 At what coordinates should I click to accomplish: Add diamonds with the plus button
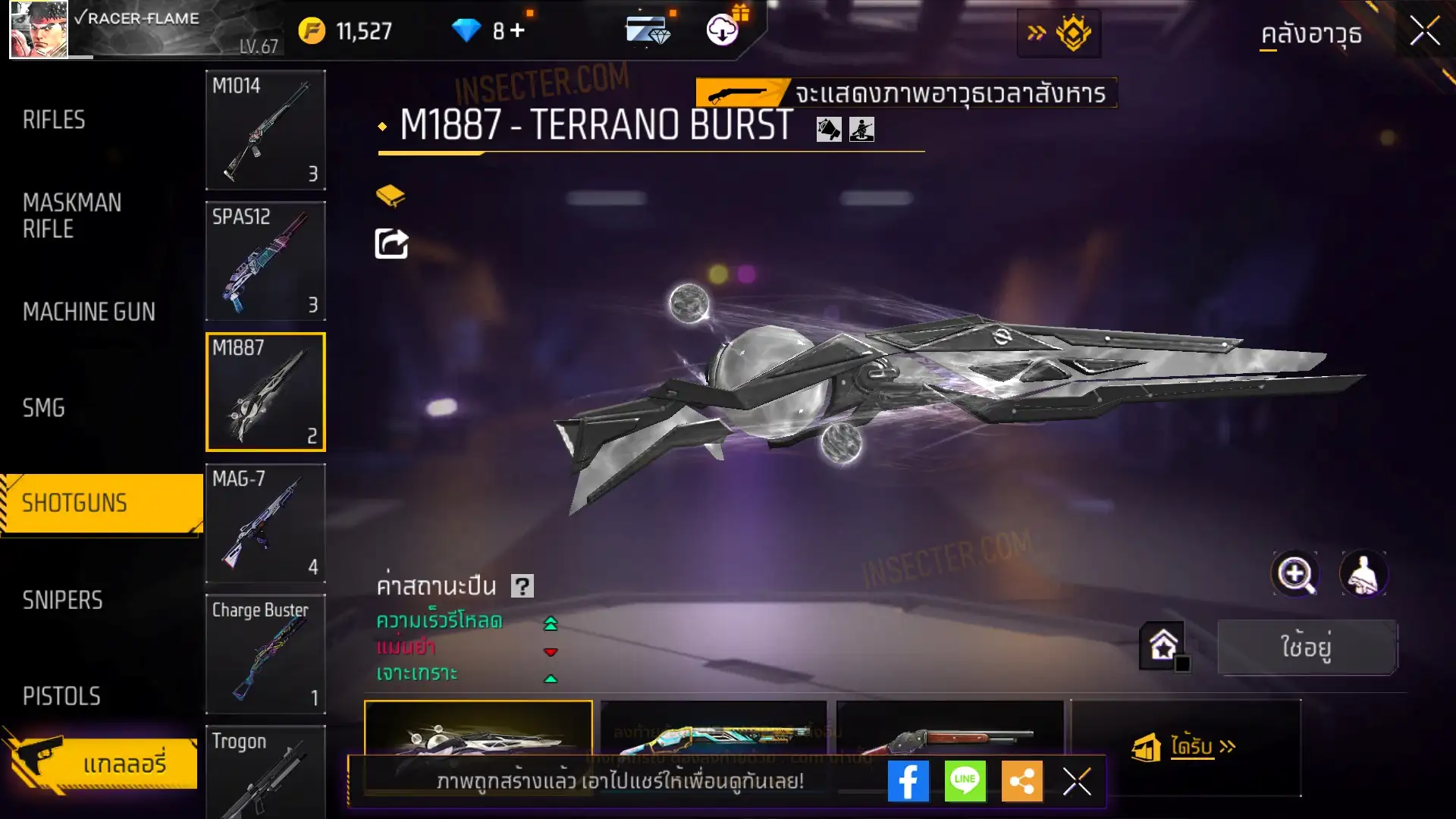pos(517,30)
